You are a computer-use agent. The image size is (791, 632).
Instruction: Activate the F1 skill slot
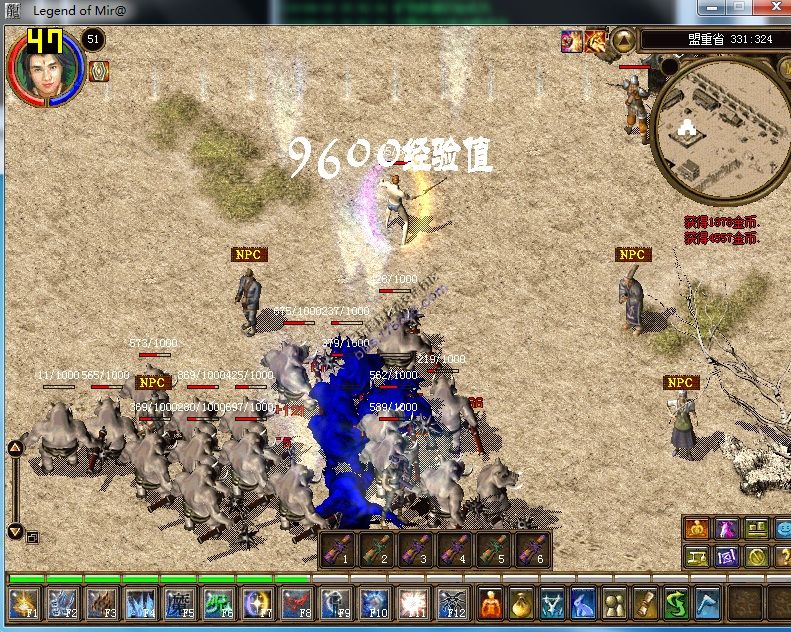[23, 603]
